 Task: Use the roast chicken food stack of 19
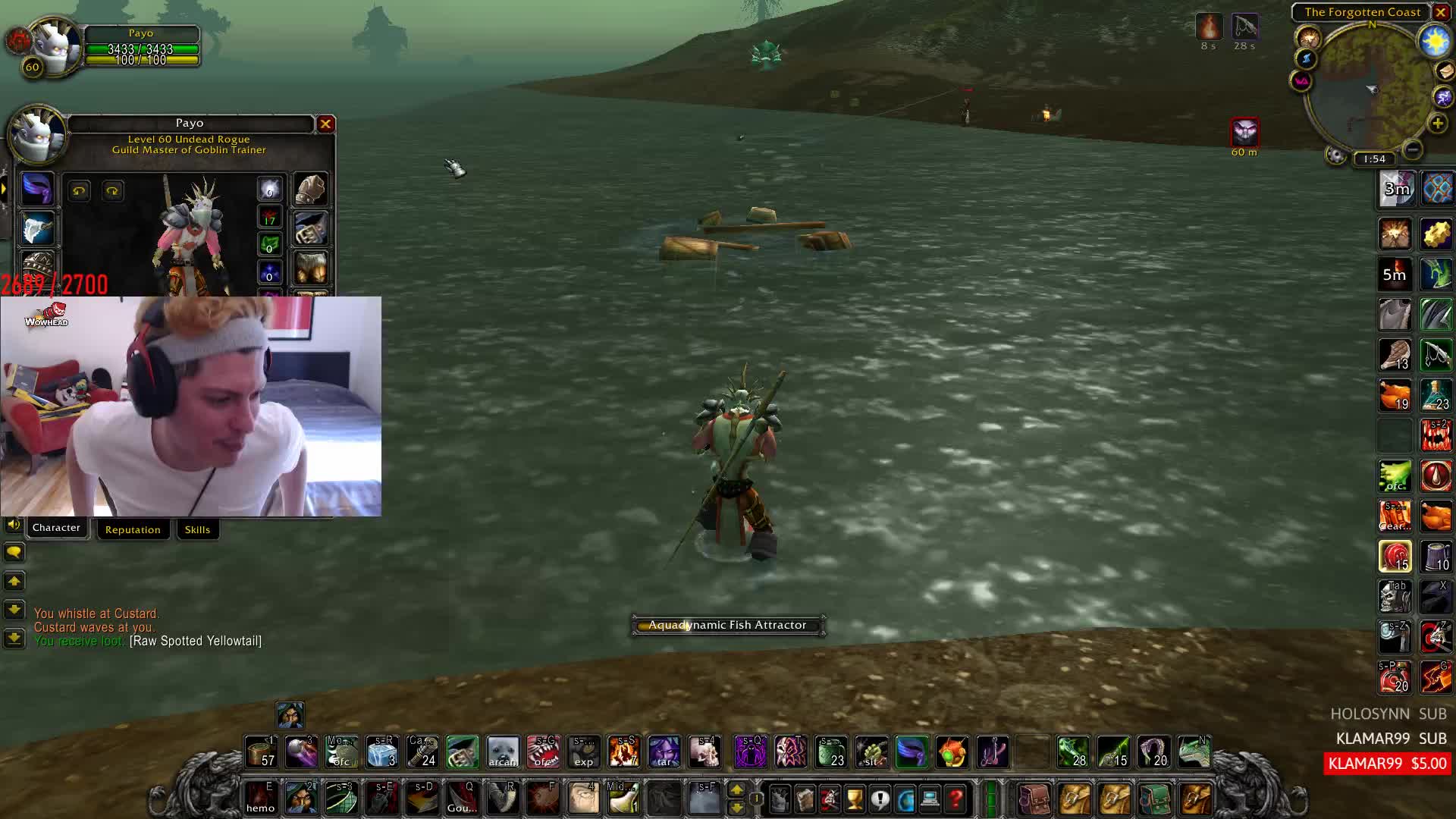click(x=1395, y=395)
